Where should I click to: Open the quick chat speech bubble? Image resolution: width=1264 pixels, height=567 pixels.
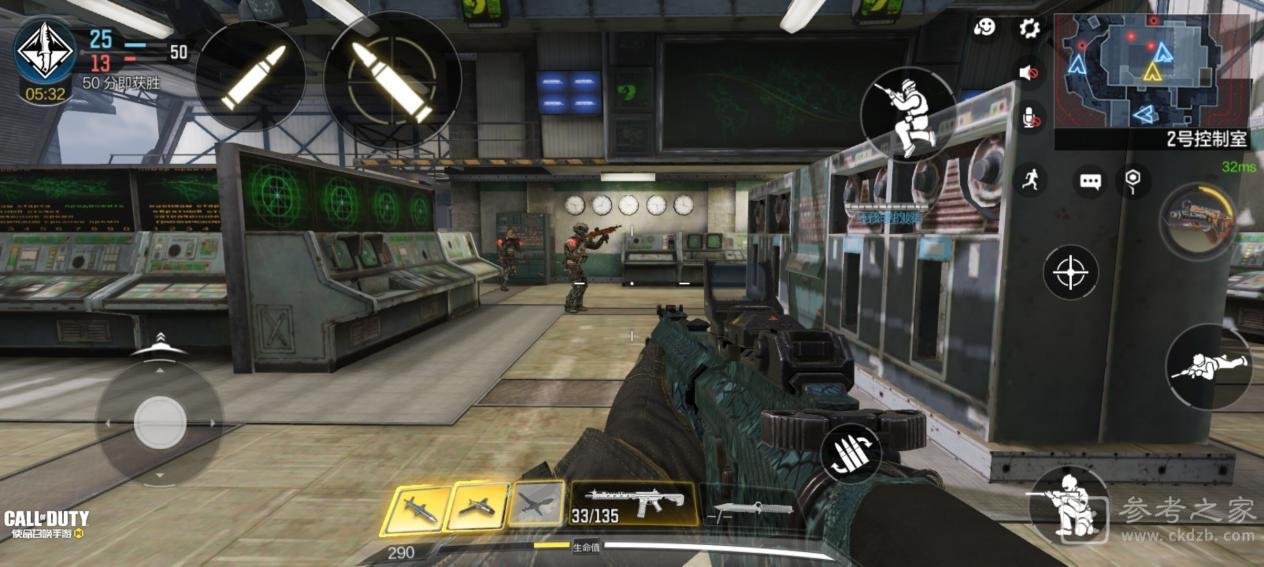tap(1090, 182)
